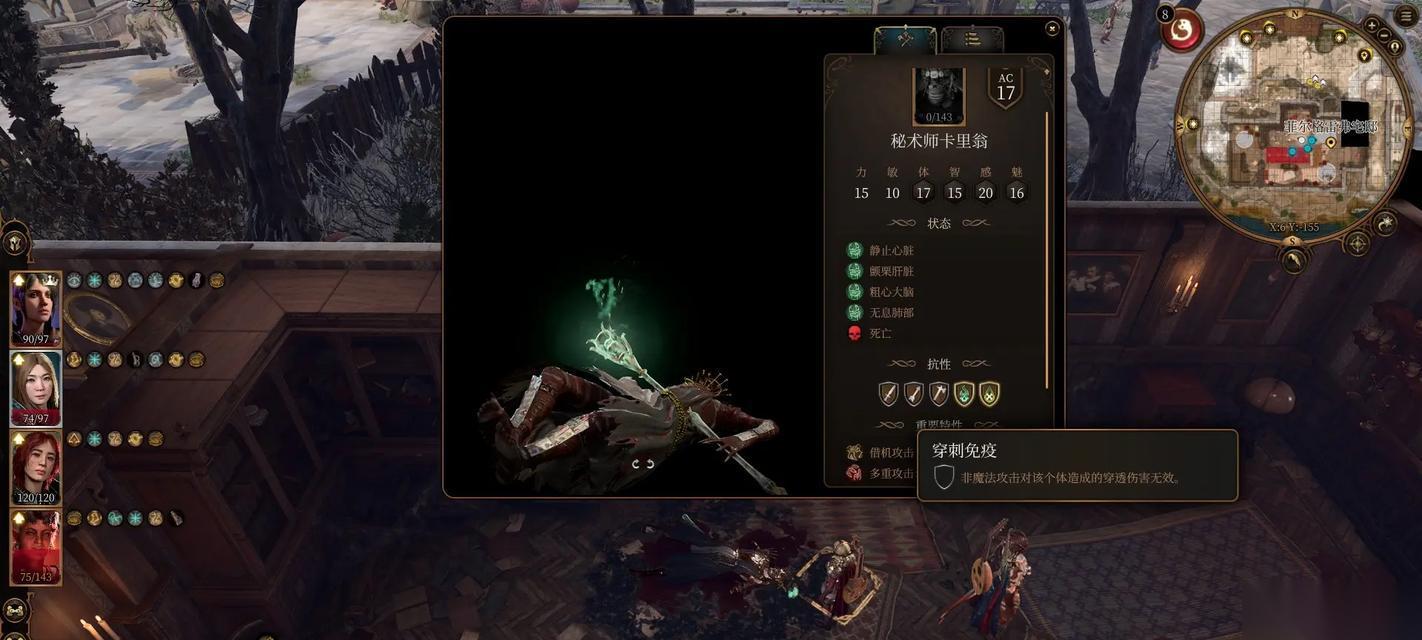Select the red-haired companion with 120/120 HP
Viewport: 1422px width, 640px height.
(35, 464)
